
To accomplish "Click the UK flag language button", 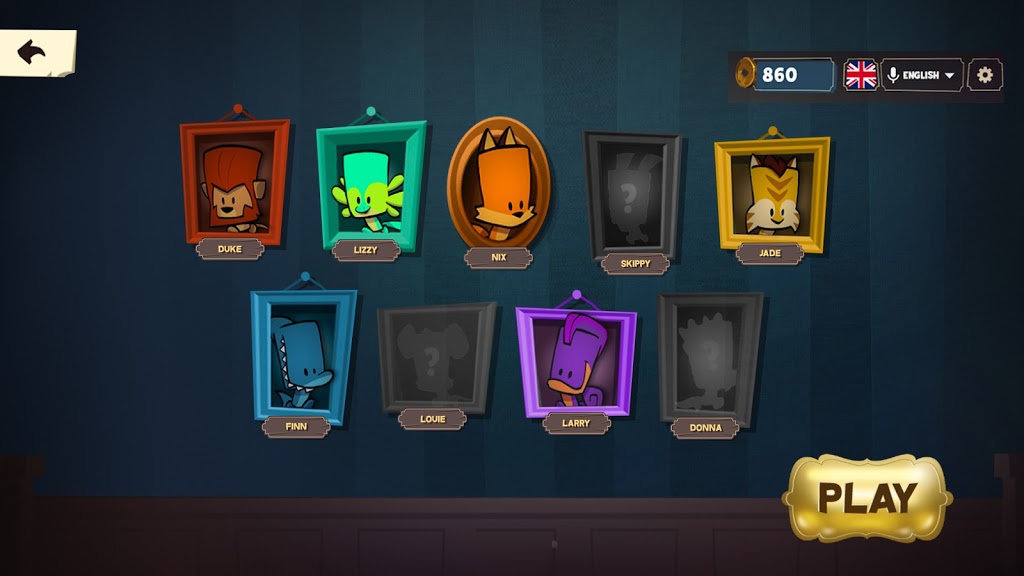I will [860, 75].
